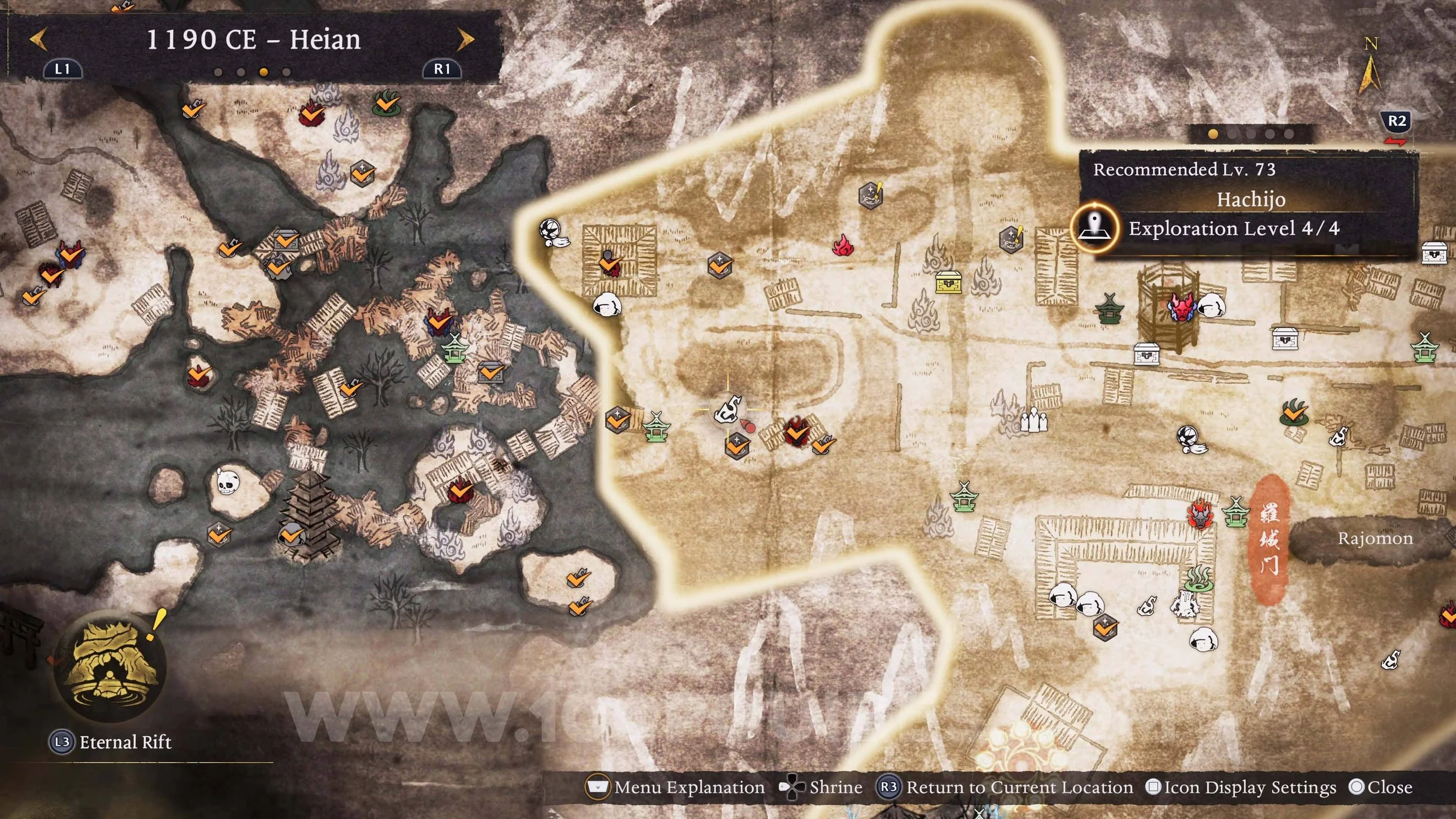
Task: Select the white stone statues marker
Action: point(1034,419)
